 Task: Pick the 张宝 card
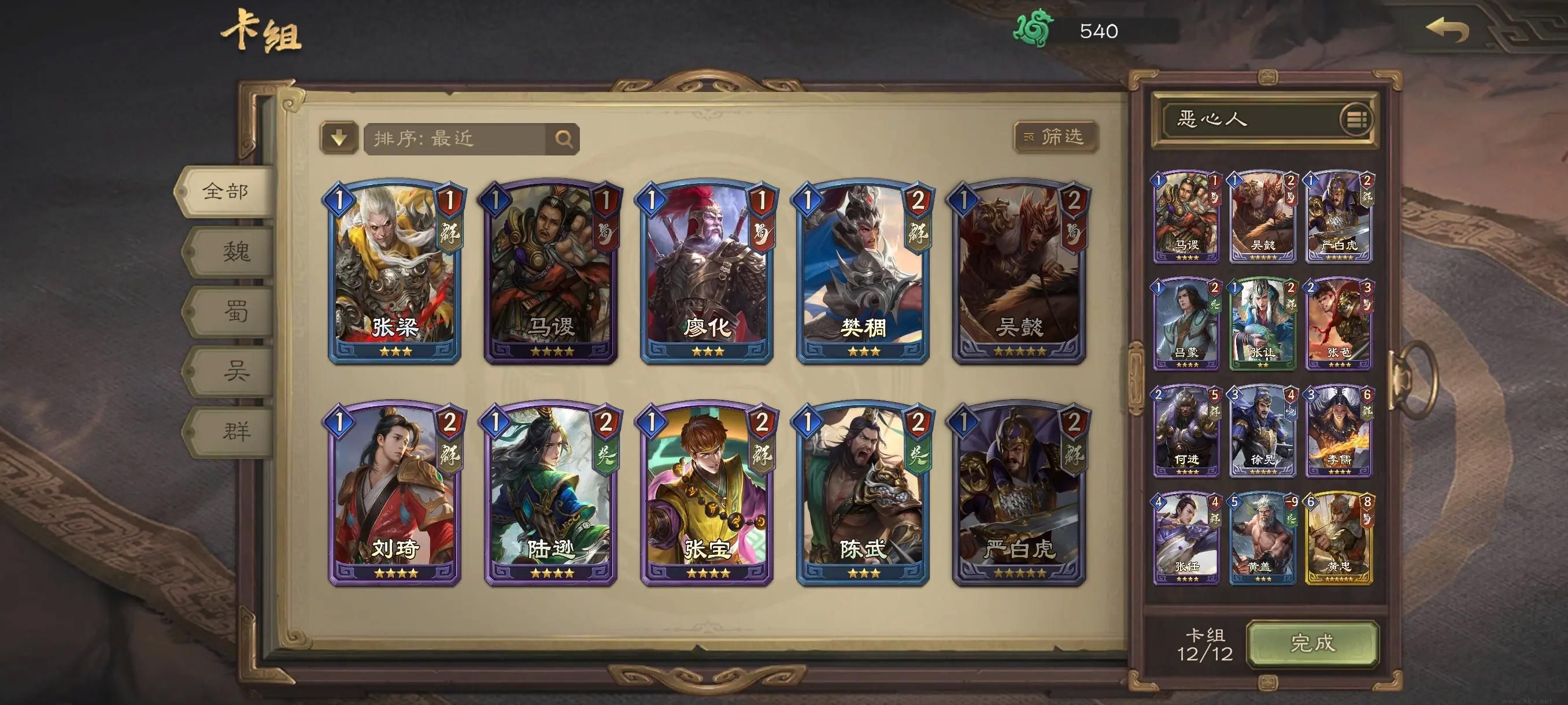tap(707, 493)
